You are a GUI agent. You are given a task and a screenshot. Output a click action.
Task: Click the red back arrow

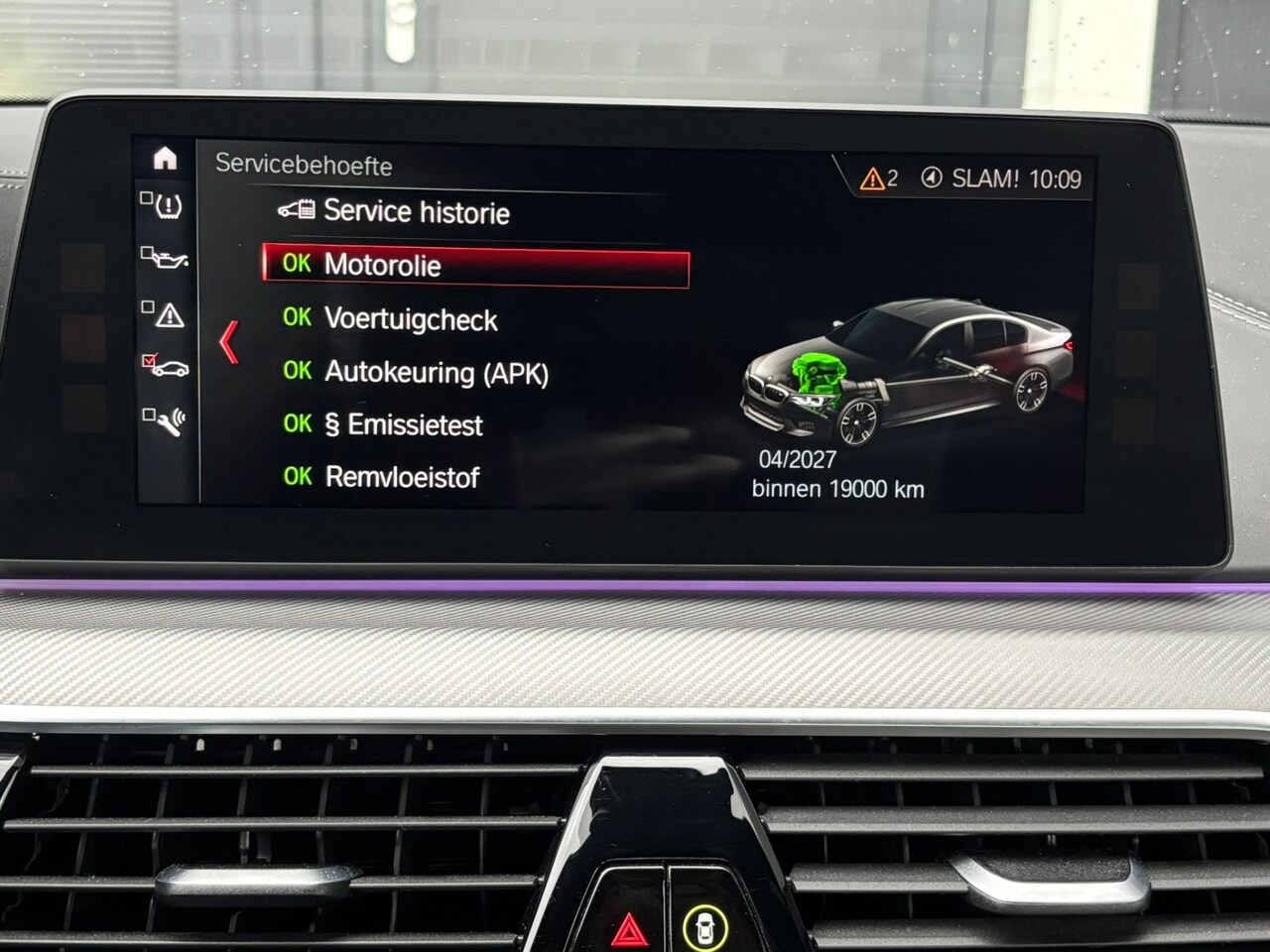[229, 343]
